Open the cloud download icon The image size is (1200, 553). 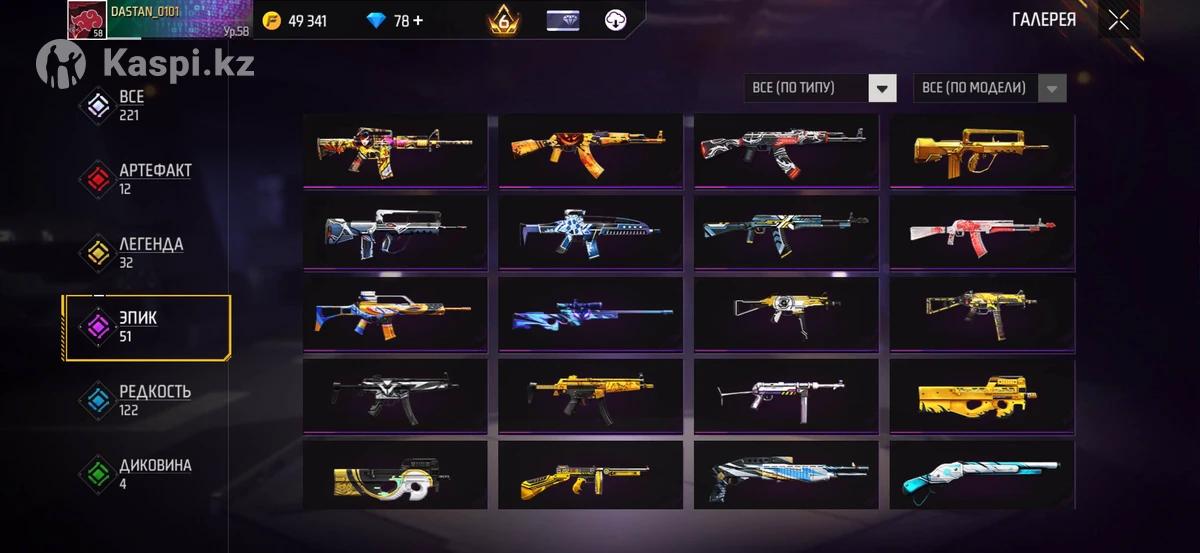tap(616, 20)
